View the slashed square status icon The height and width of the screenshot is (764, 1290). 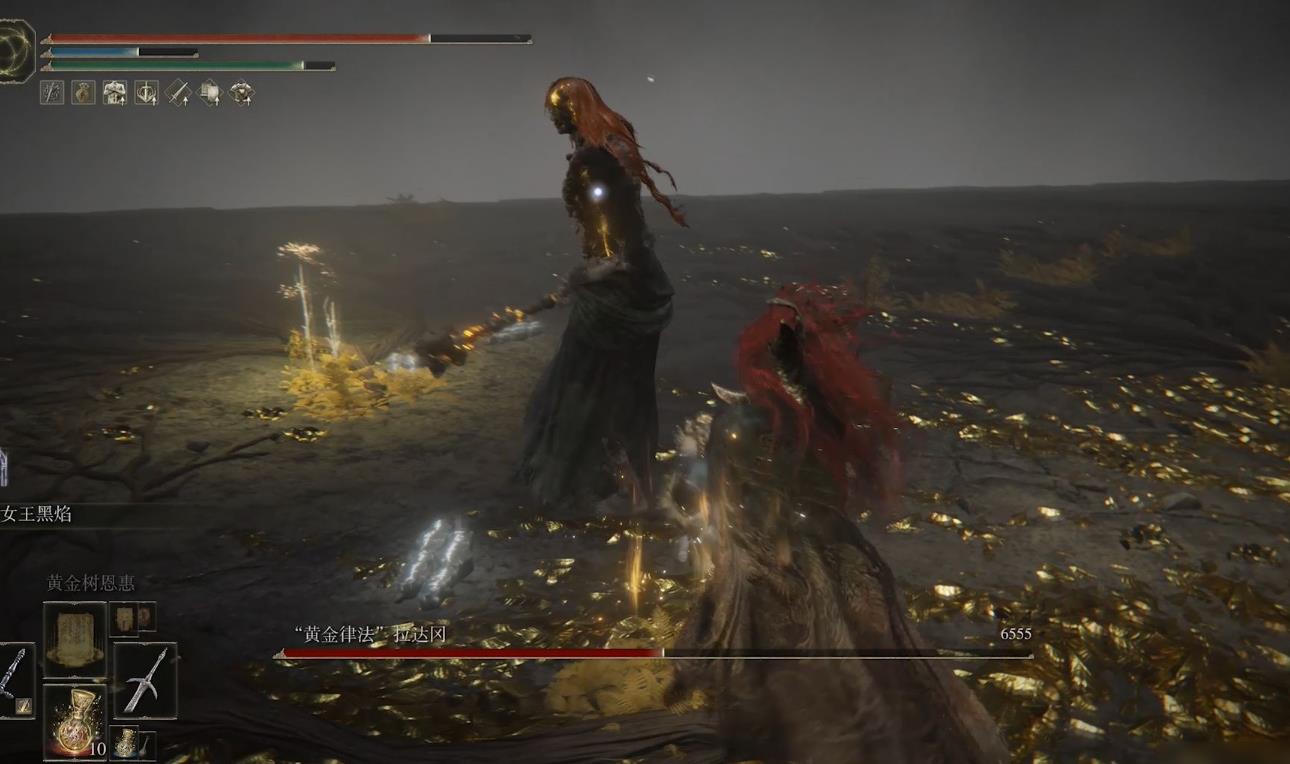51,93
